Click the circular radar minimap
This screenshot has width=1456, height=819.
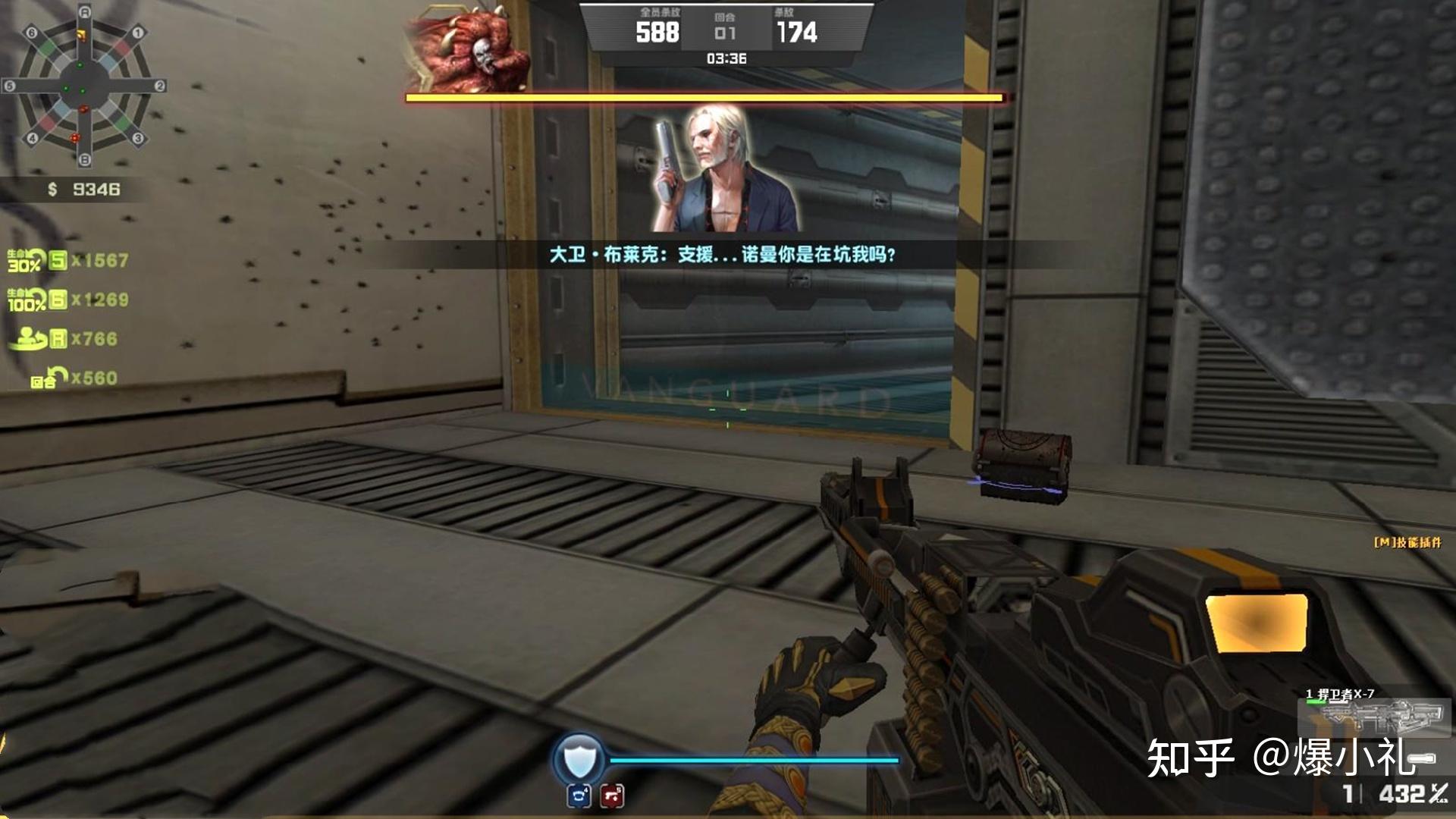pos(84,85)
